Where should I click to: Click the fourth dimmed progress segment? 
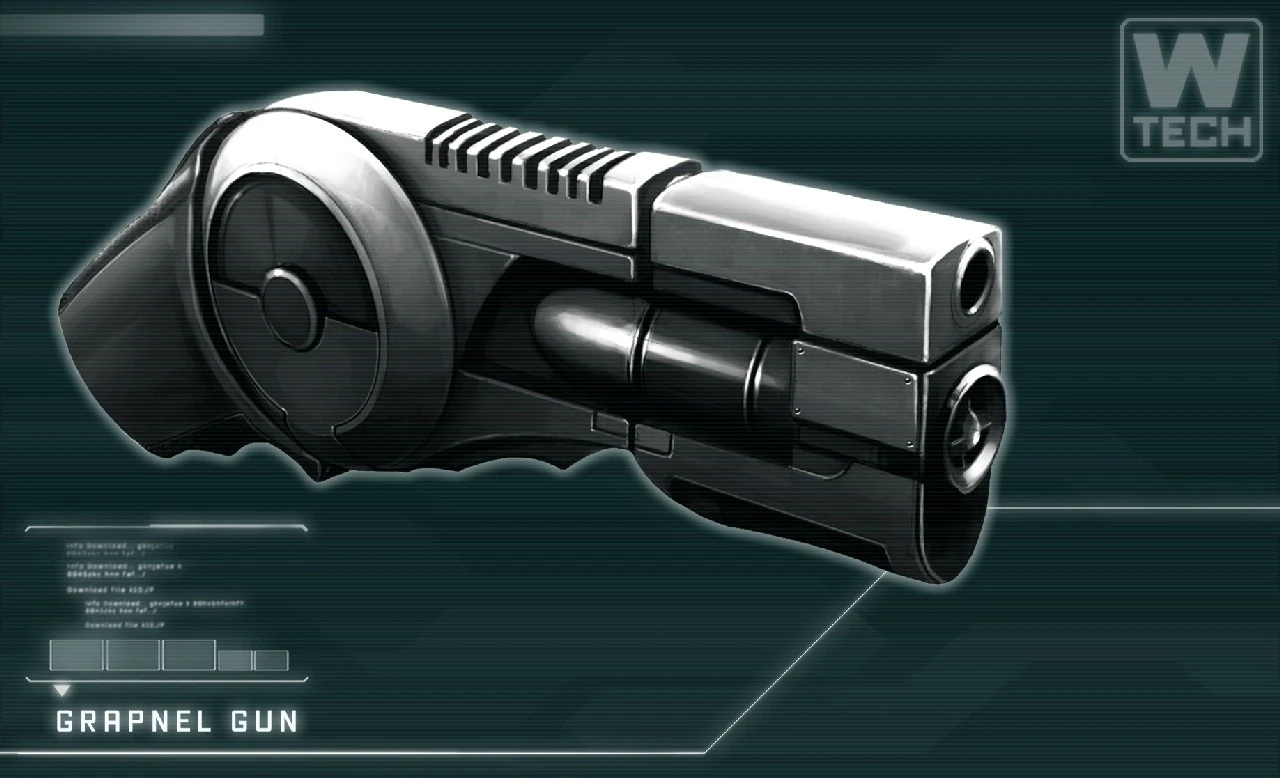tap(236, 656)
